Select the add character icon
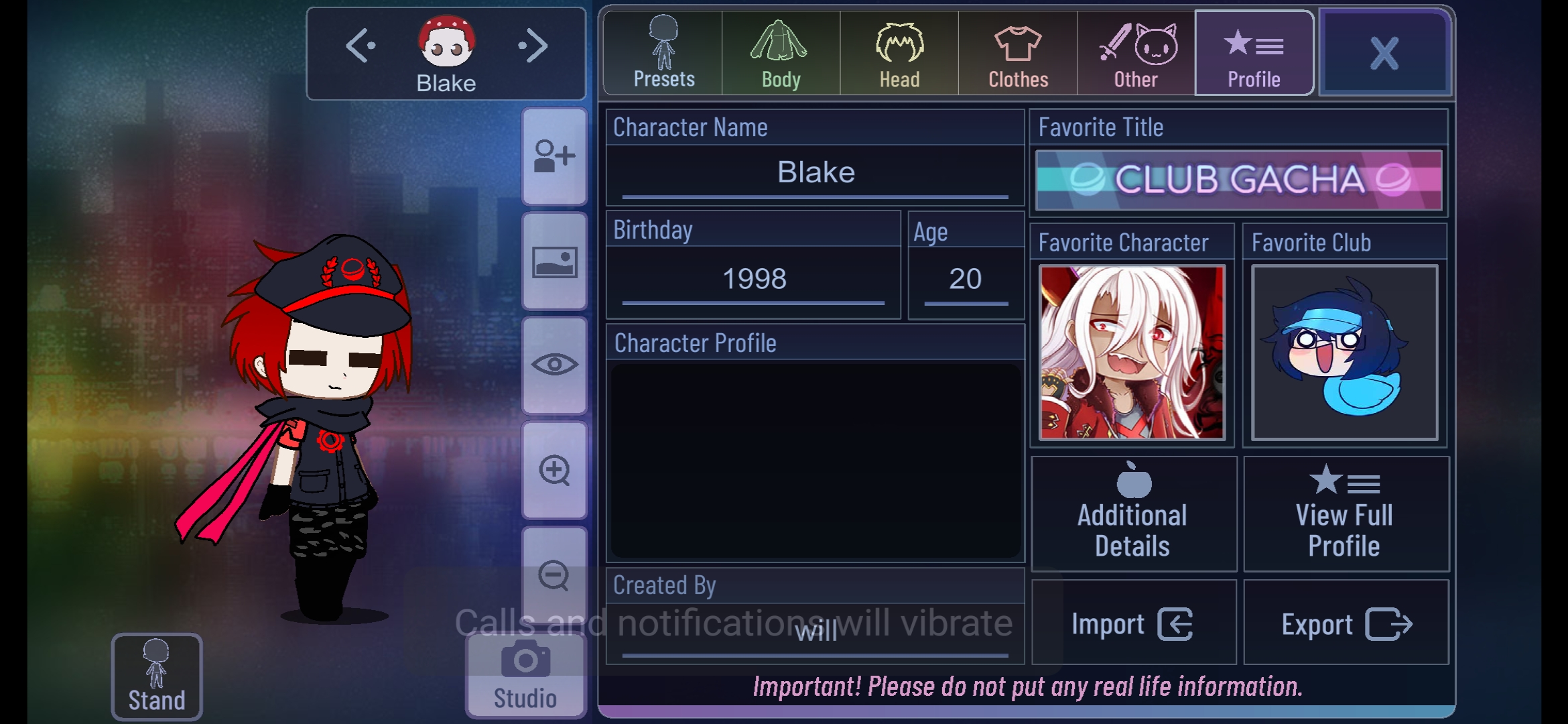1568x724 pixels. tap(553, 154)
